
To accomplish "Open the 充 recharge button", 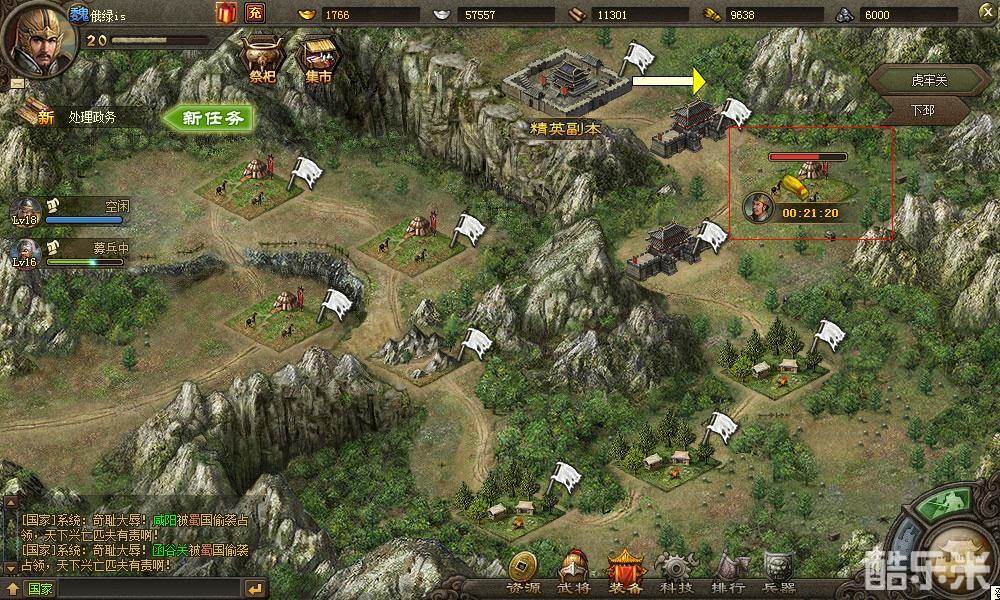I will point(255,13).
